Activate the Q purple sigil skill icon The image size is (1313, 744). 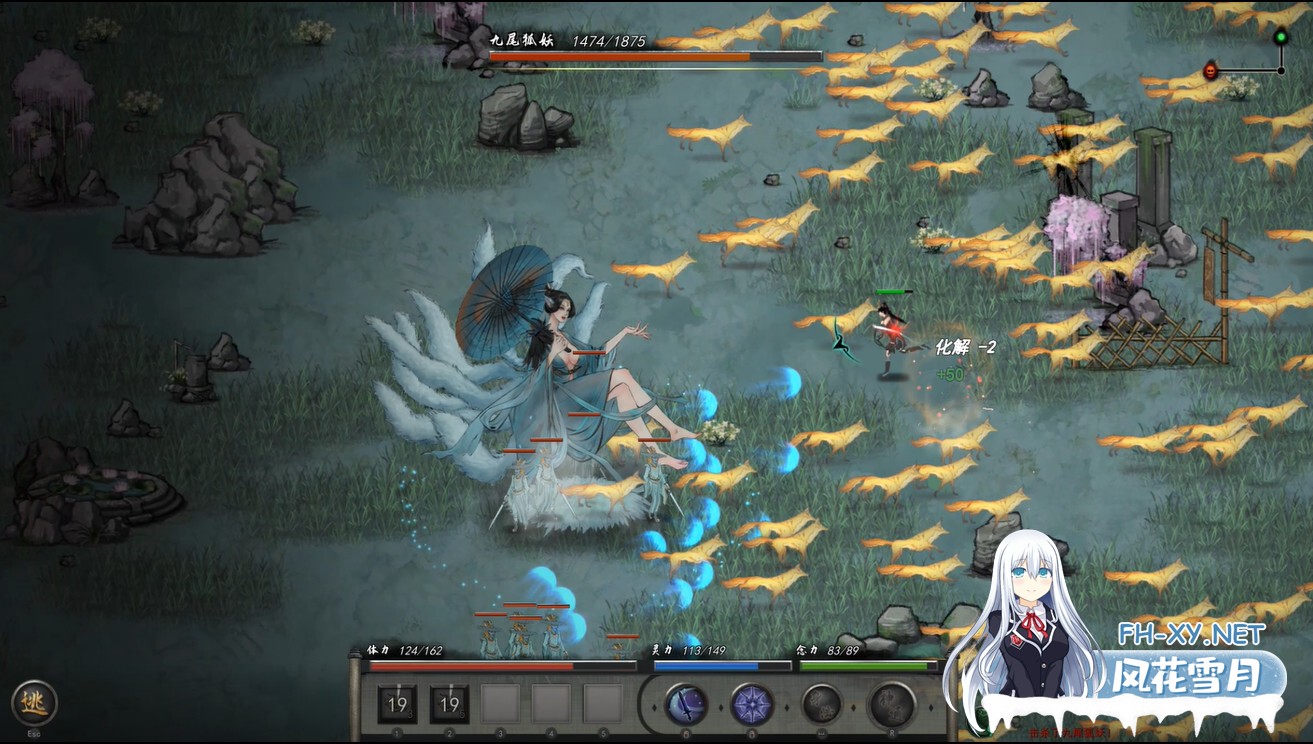(751, 704)
